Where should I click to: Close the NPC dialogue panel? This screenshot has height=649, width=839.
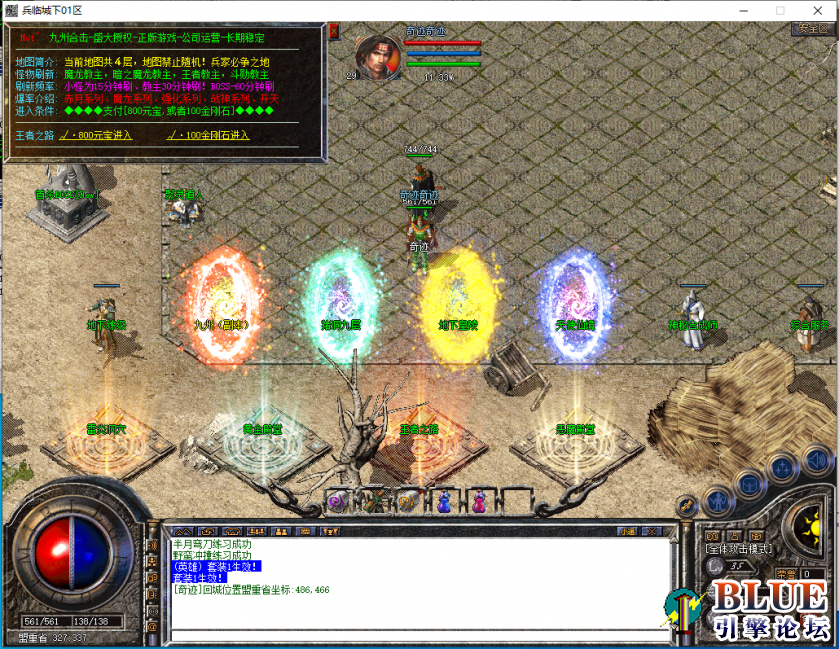pos(333,31)
